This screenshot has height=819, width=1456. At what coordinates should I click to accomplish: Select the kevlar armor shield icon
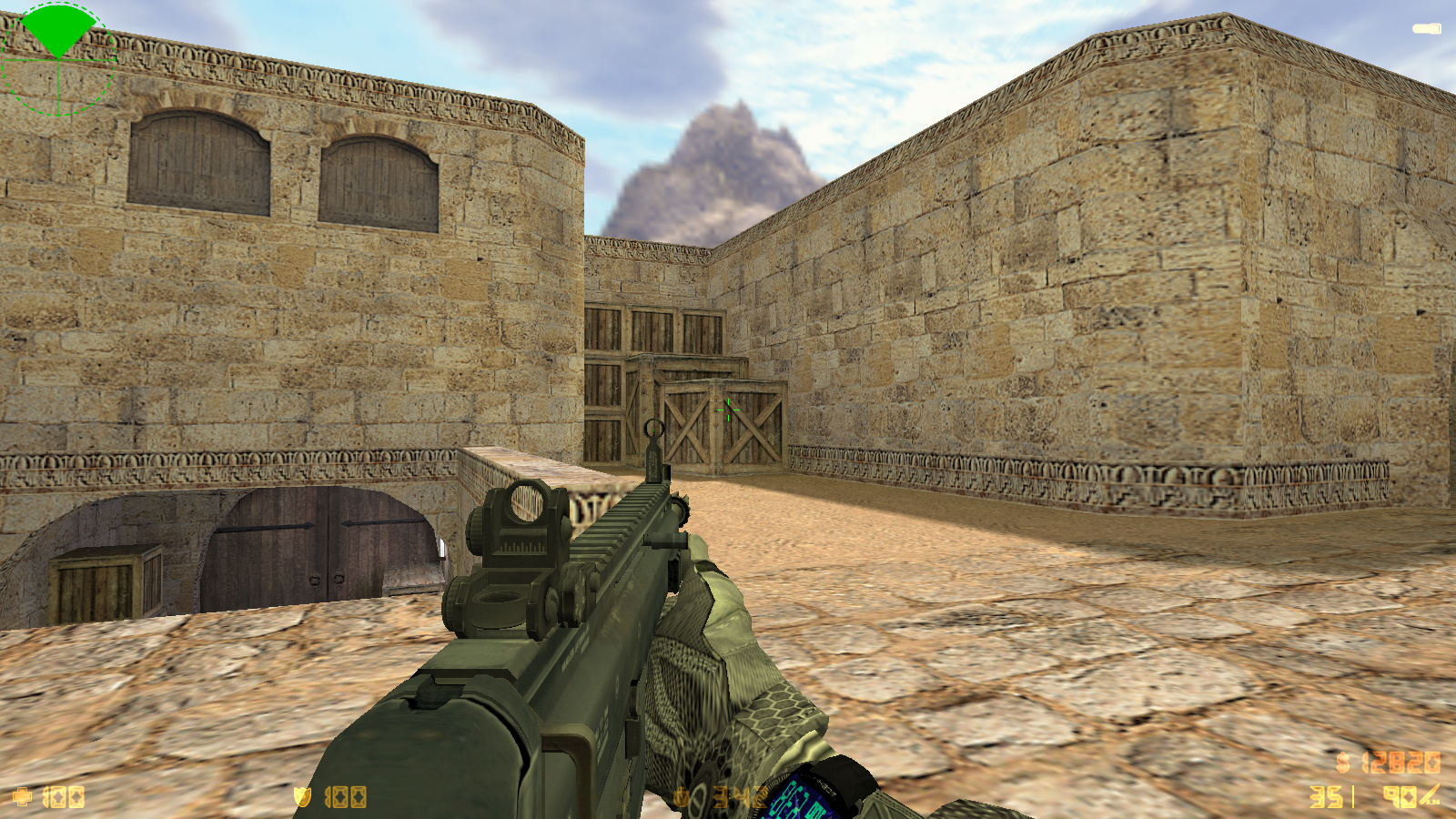(x=302, y=797)
